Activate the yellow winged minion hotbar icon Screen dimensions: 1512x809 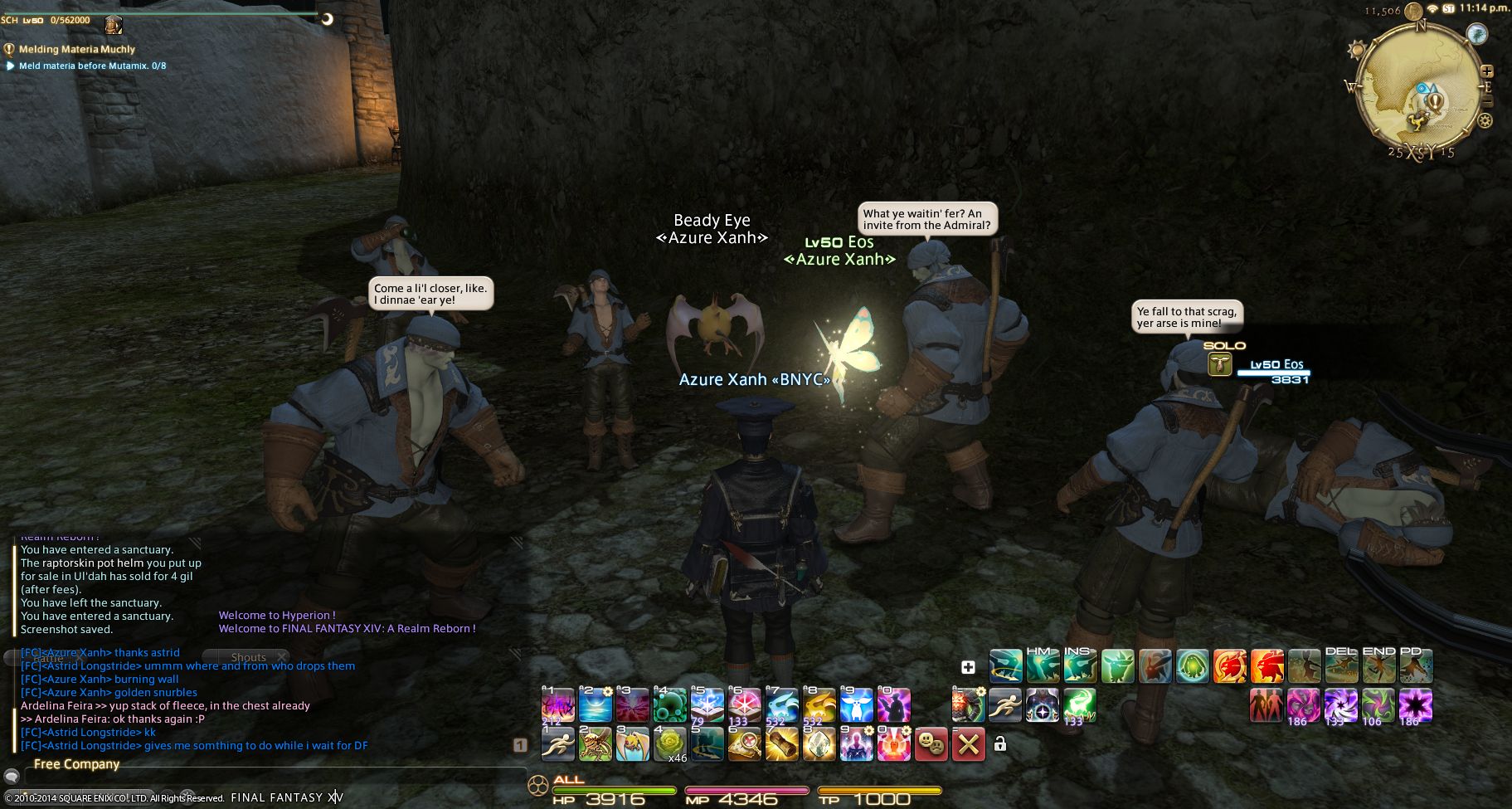tap(632, 745)
